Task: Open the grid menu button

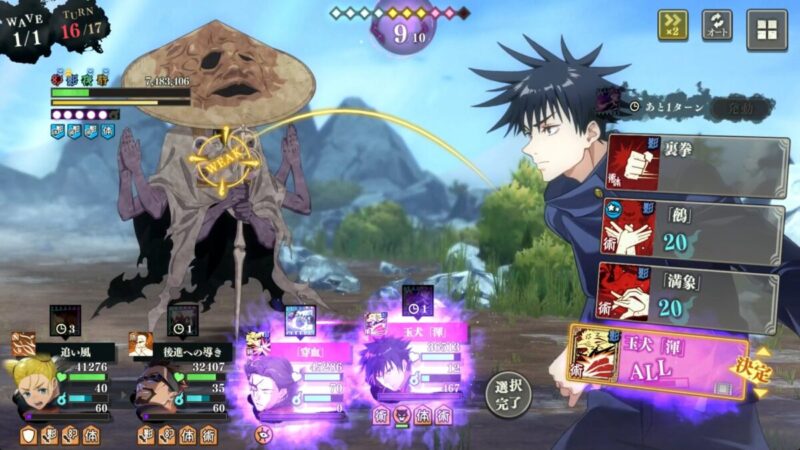Action: click(767, 29)
